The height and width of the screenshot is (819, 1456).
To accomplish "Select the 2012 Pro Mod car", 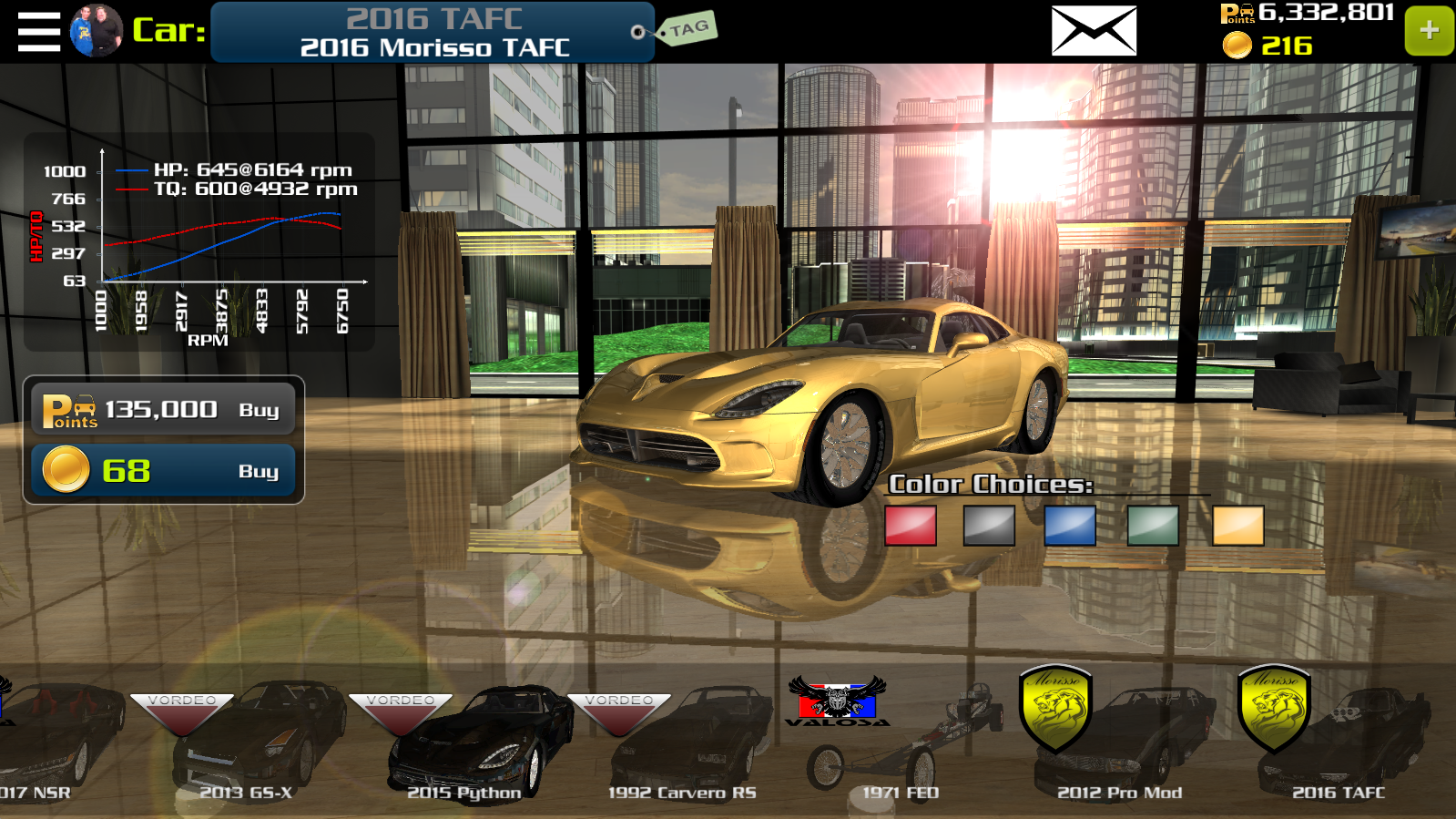I will coord(1120,742).
